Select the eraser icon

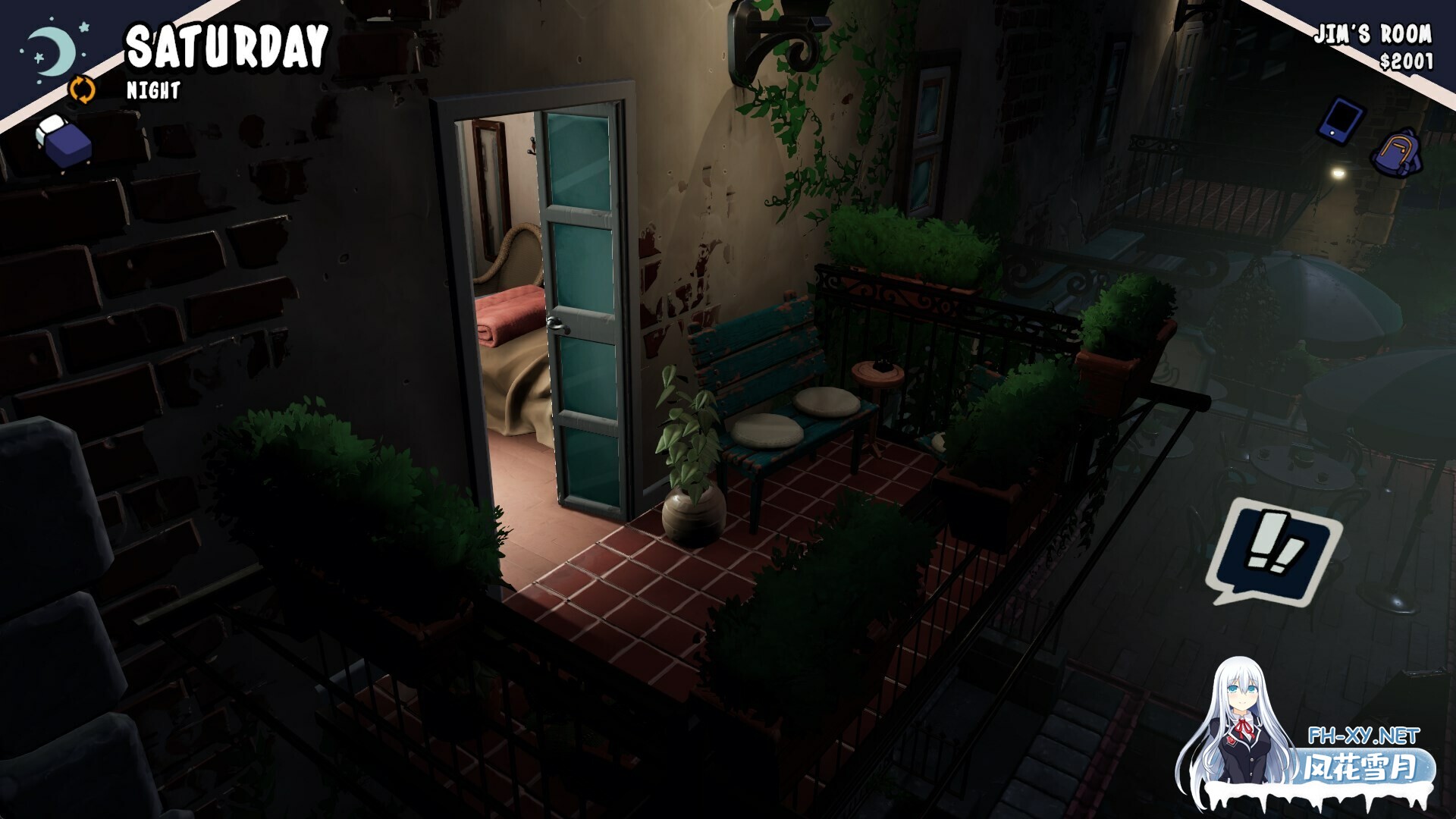[x=64, y=140]
